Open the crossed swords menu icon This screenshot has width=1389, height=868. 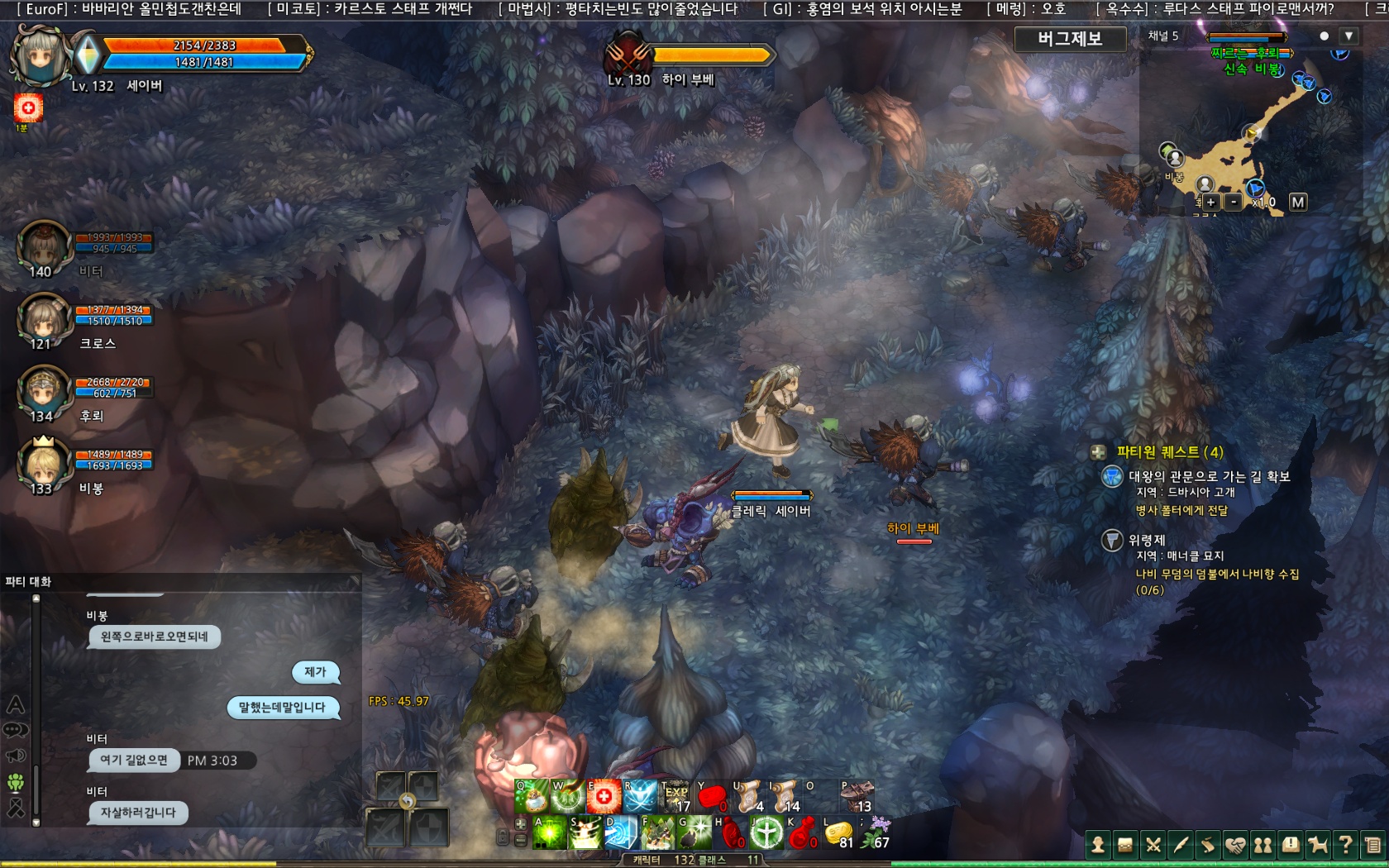1153,845
